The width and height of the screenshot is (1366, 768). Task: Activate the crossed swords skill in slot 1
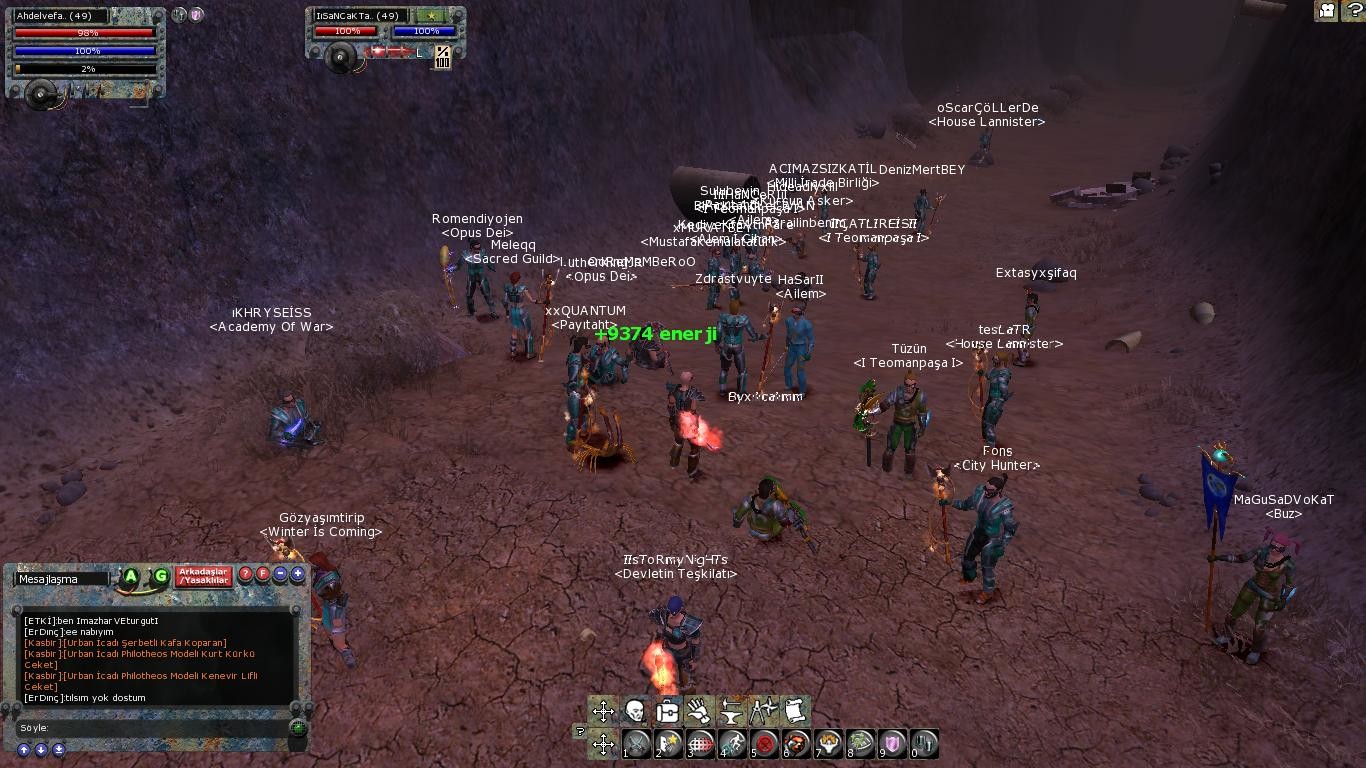pos(638,744)
